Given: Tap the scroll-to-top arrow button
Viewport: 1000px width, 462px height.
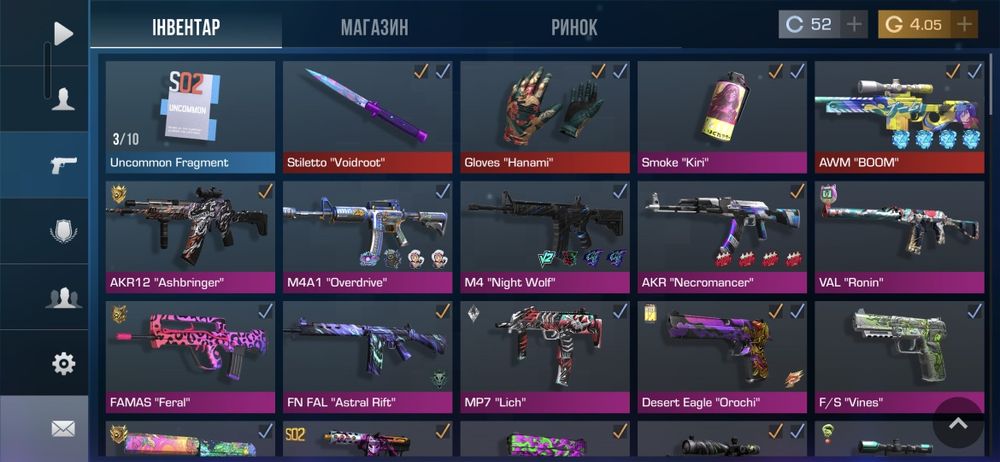Looking at the screenshot, I should coord(958,423).
